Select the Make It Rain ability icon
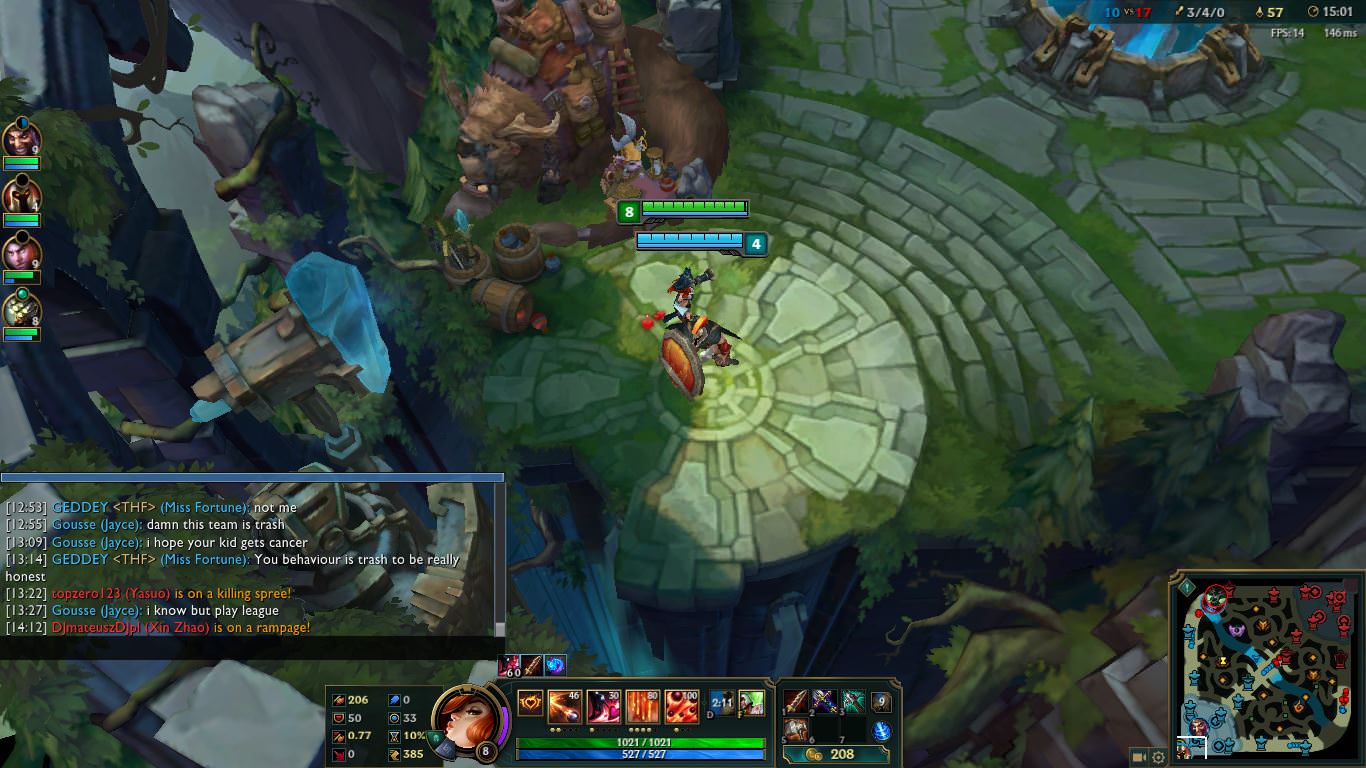 pyautogui.click(x=641, y=703)
